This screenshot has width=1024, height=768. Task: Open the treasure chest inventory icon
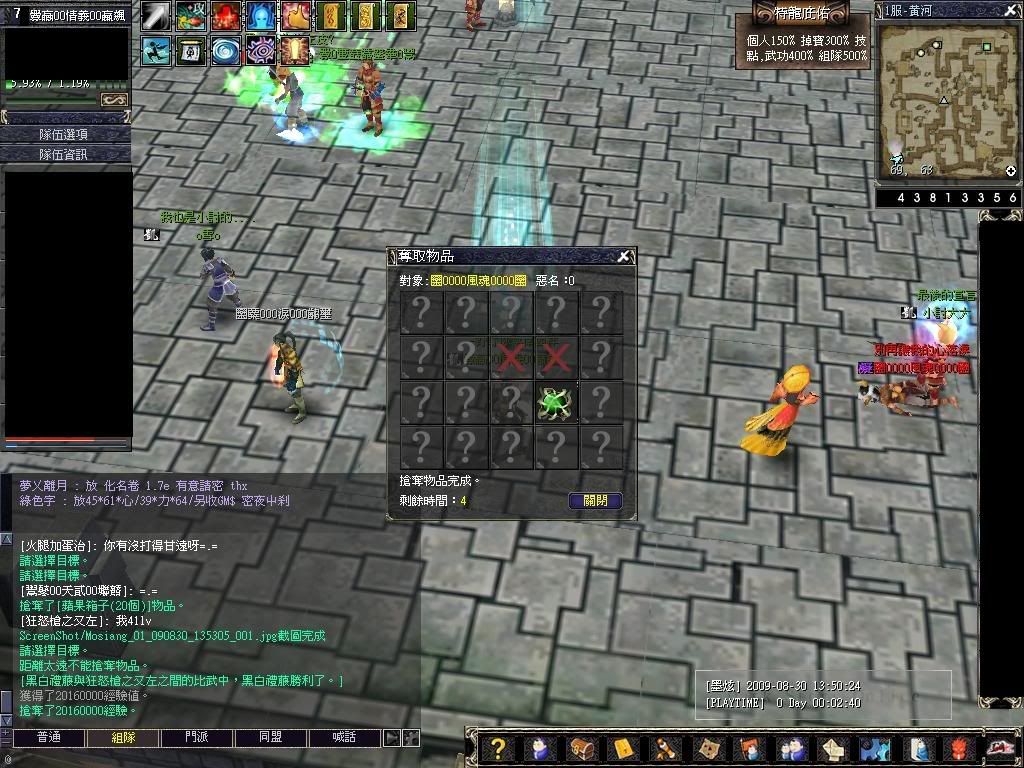point(583,749)
